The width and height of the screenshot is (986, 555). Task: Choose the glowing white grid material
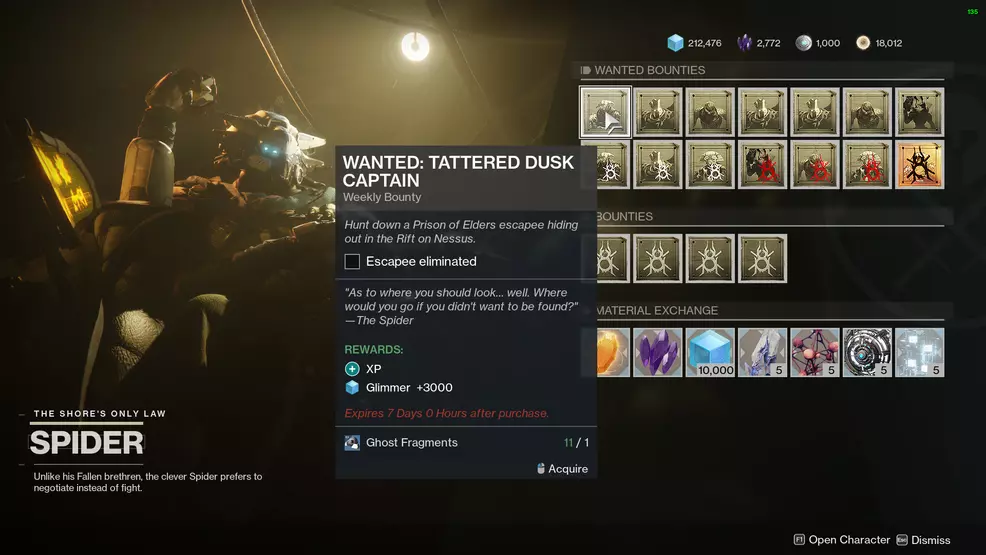coord(919,352)
